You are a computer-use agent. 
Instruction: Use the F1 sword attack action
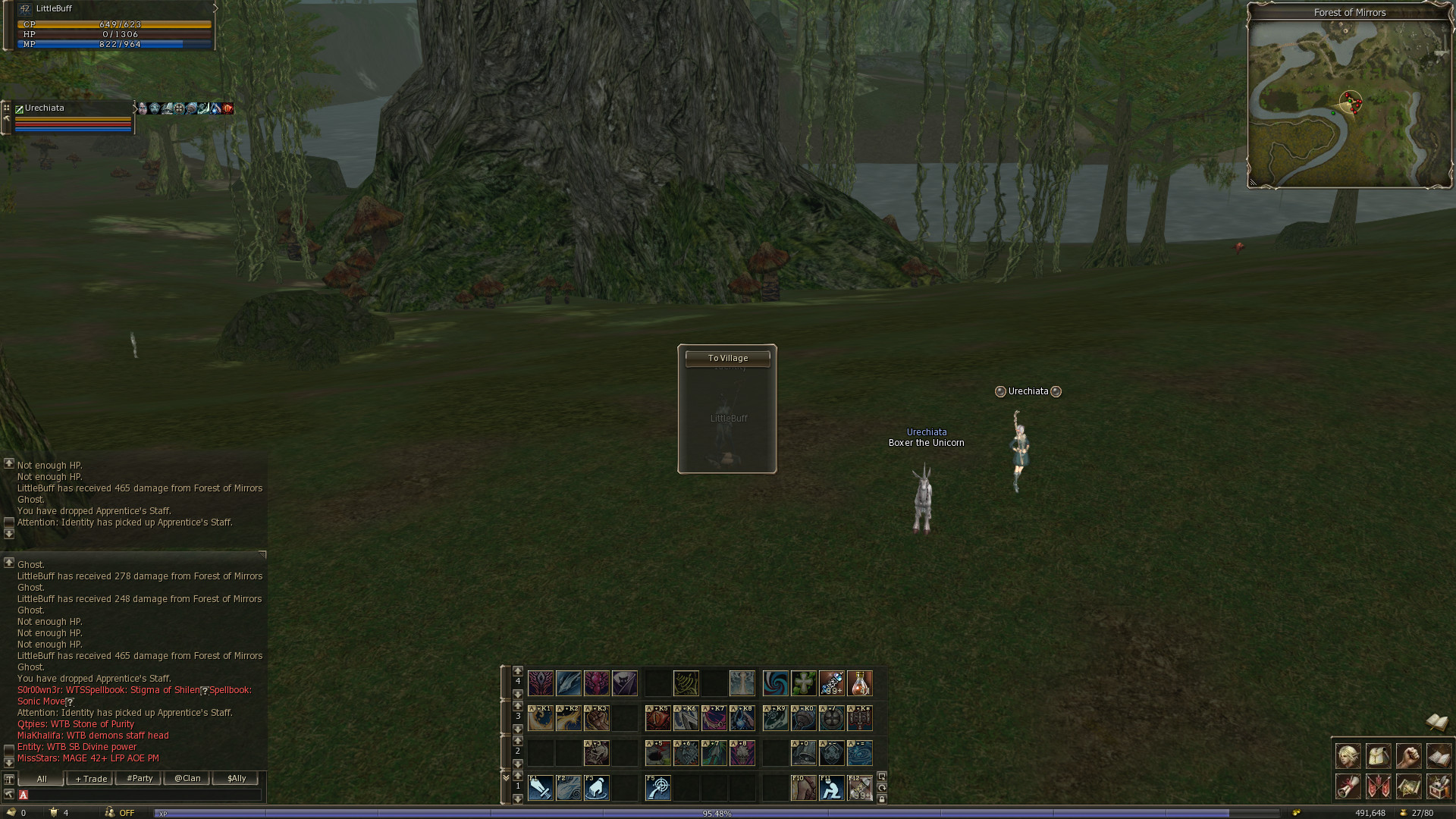click(541, 788)
